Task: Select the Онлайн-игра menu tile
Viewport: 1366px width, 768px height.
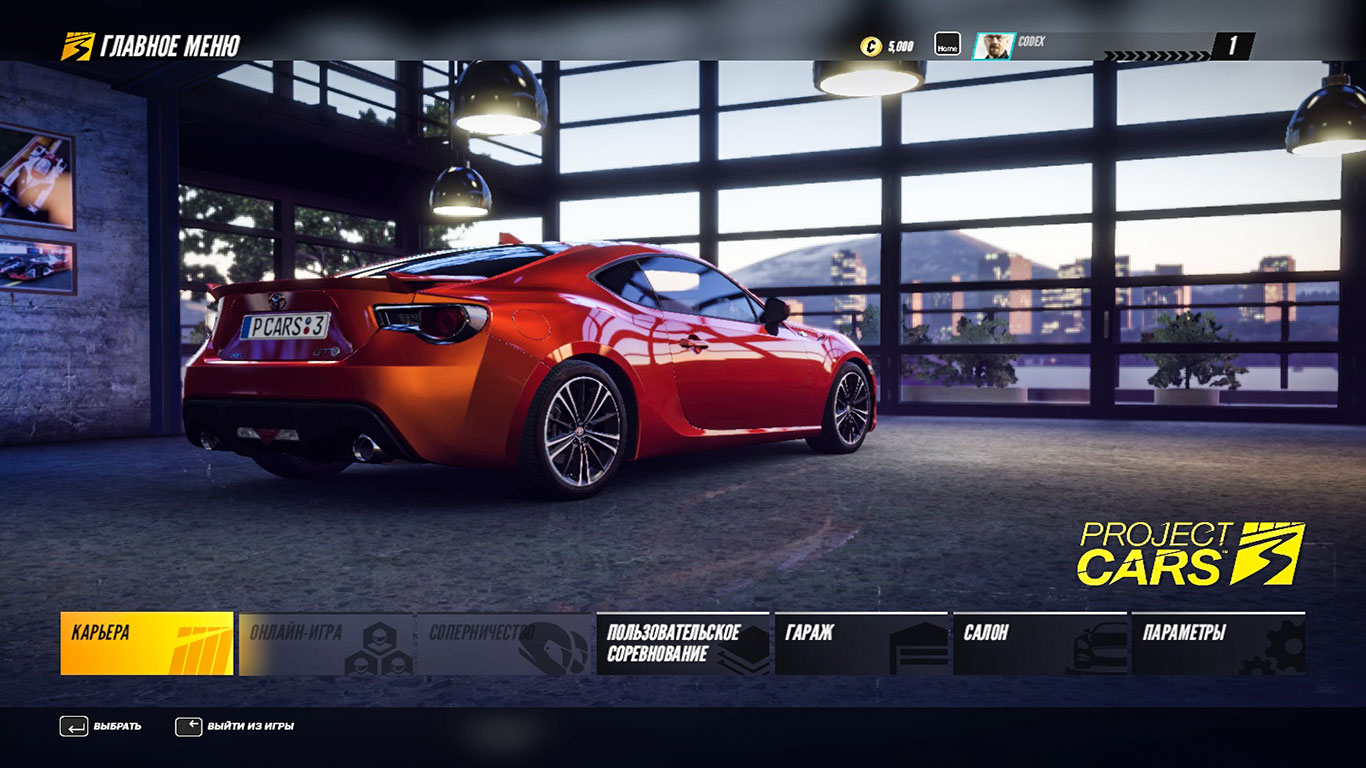Action: point(325,643)
